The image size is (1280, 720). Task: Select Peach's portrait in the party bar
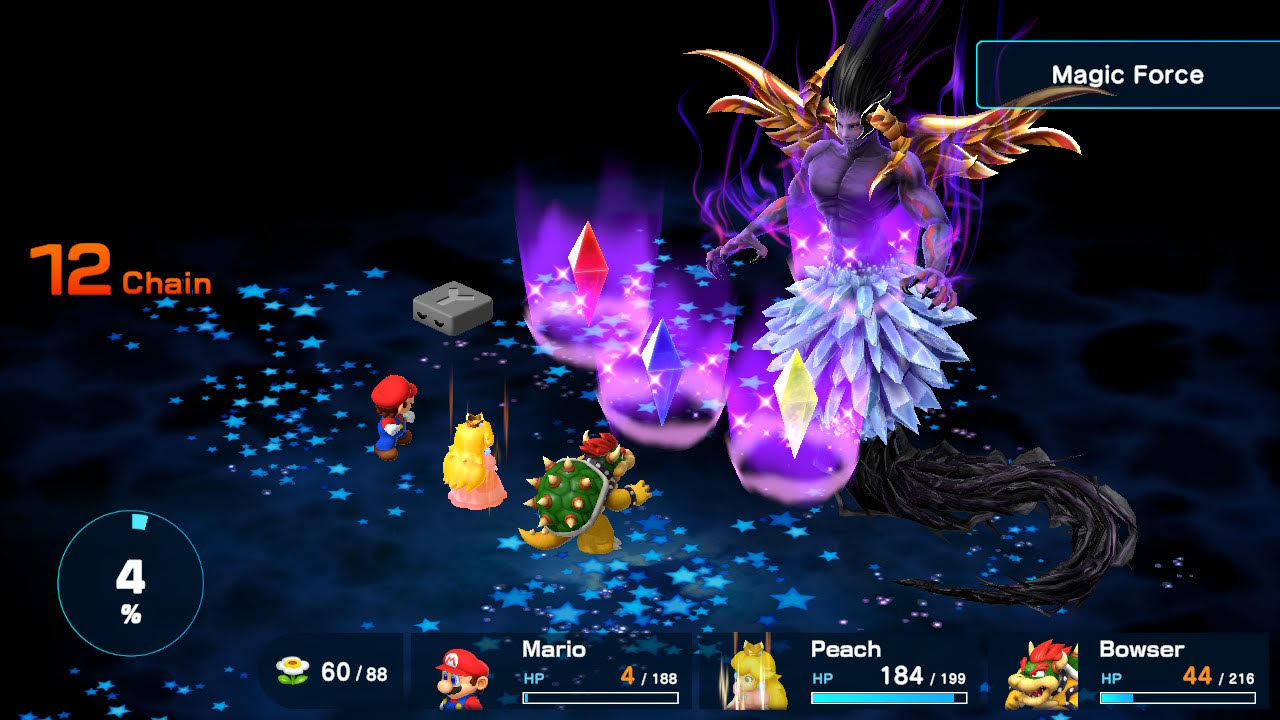[753, 675]
